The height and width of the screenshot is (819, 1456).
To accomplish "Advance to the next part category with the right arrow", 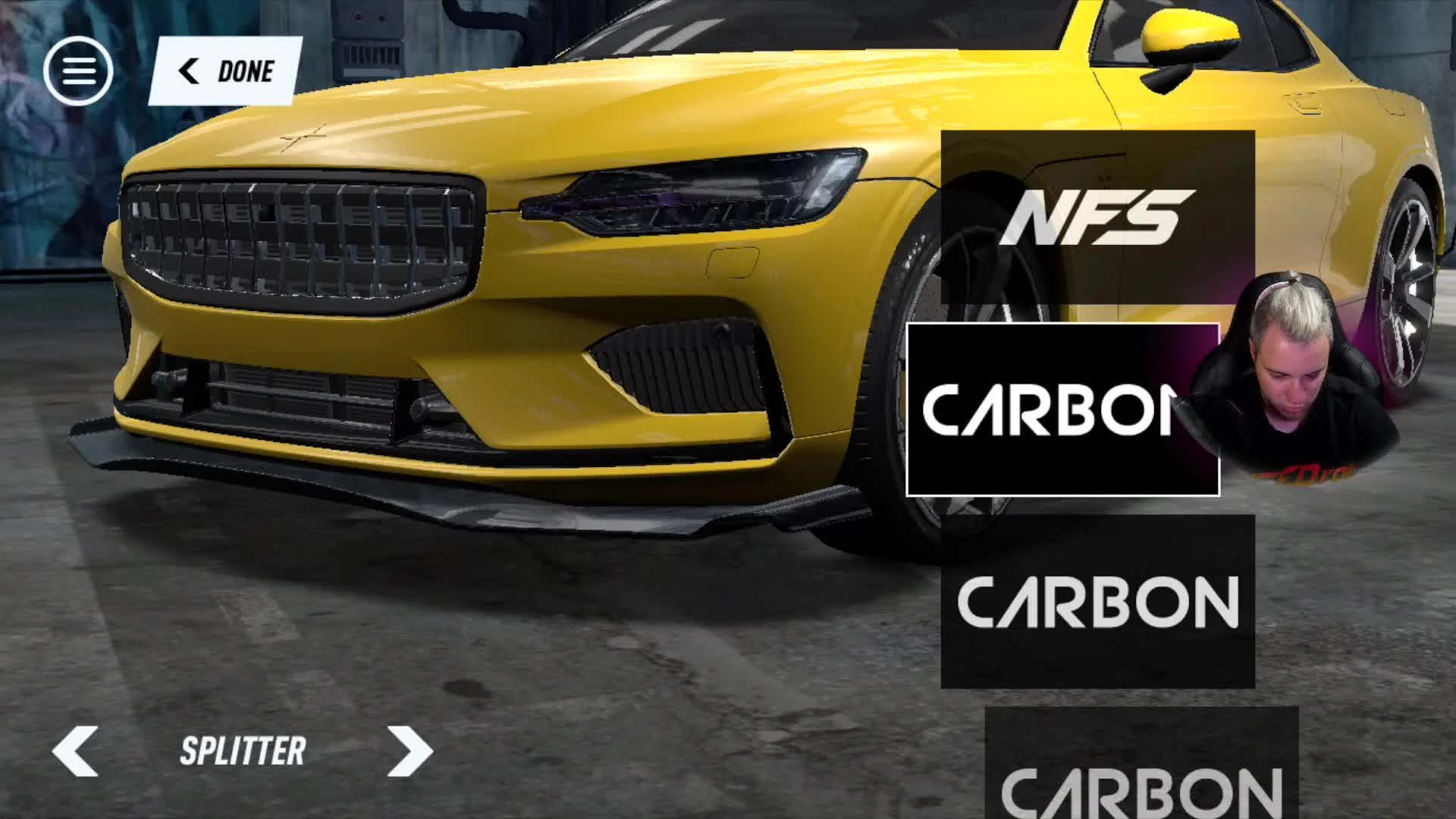I will pos(410,752).
